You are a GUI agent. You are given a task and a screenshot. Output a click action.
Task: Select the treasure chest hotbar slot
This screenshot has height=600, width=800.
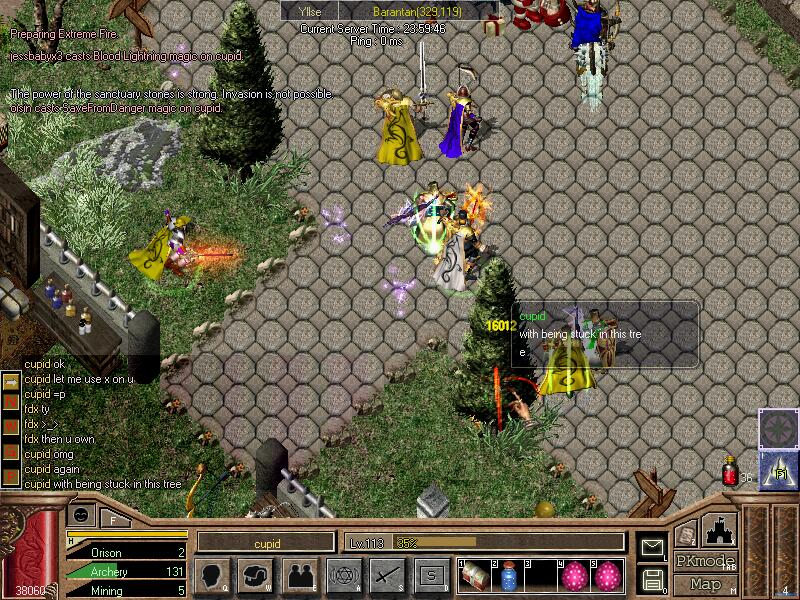click(473, 575)
